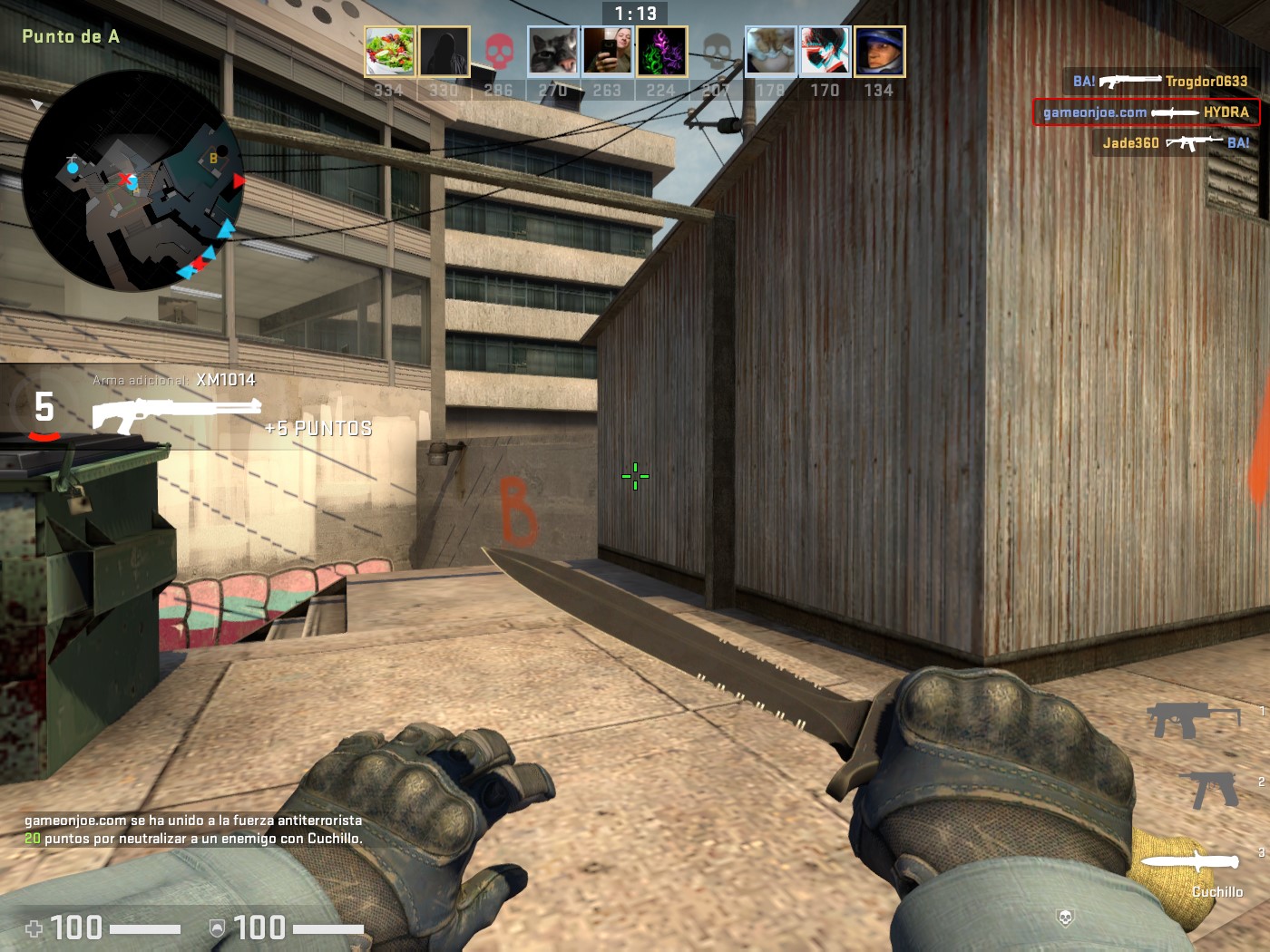The image size is (1270, 952).
Task: Pick the green and purple flame avatar
Action: (x=661, y=51)
